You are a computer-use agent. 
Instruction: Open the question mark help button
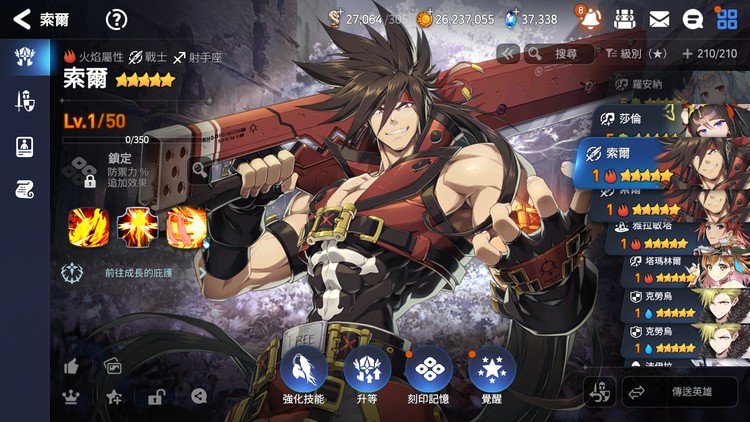(x=117, y=19)
